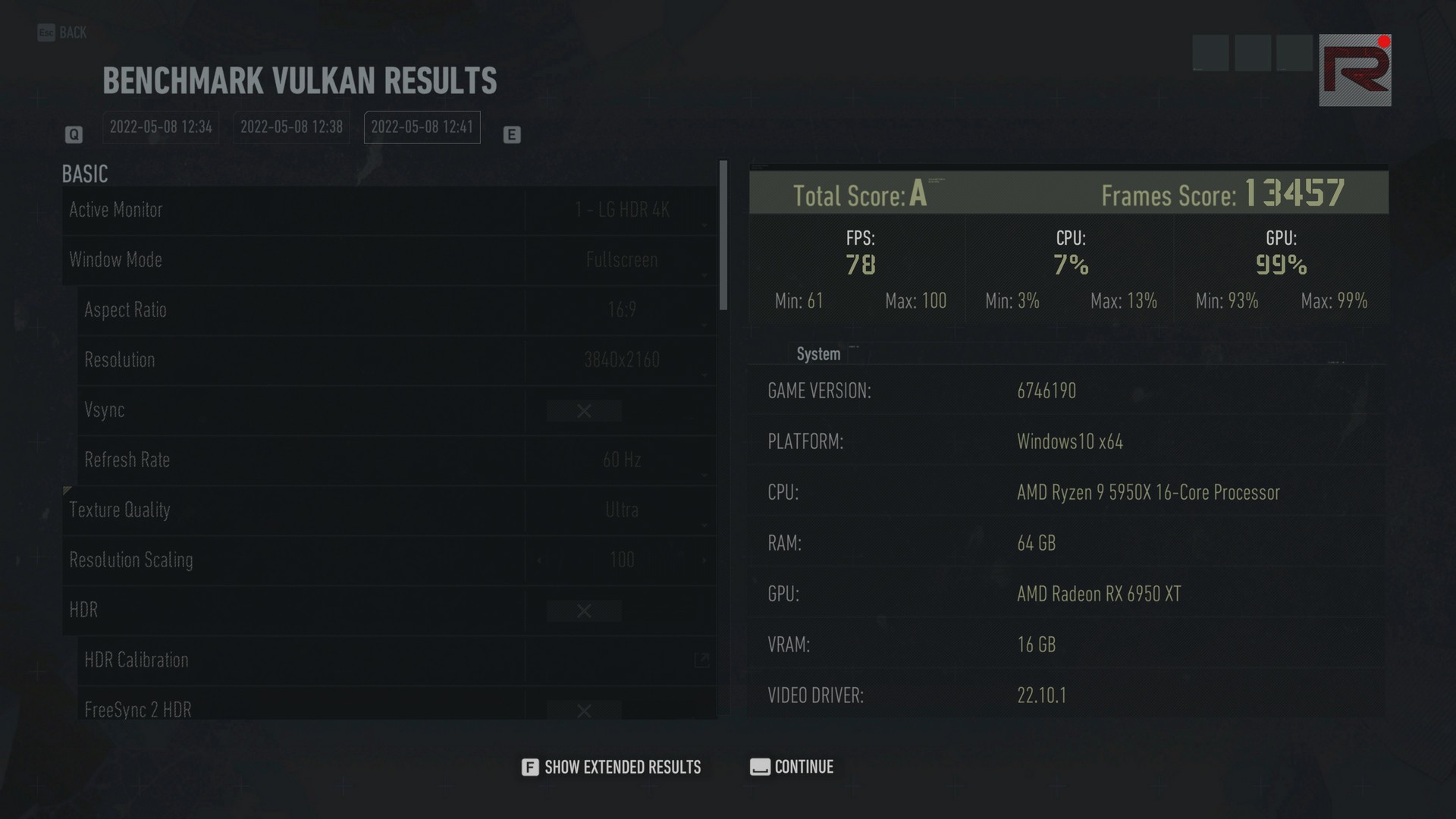Viewport: 1456px width, 819px height.
Task: Open the Aspect Ratio dropdown
Action: [x=621, y=310]
